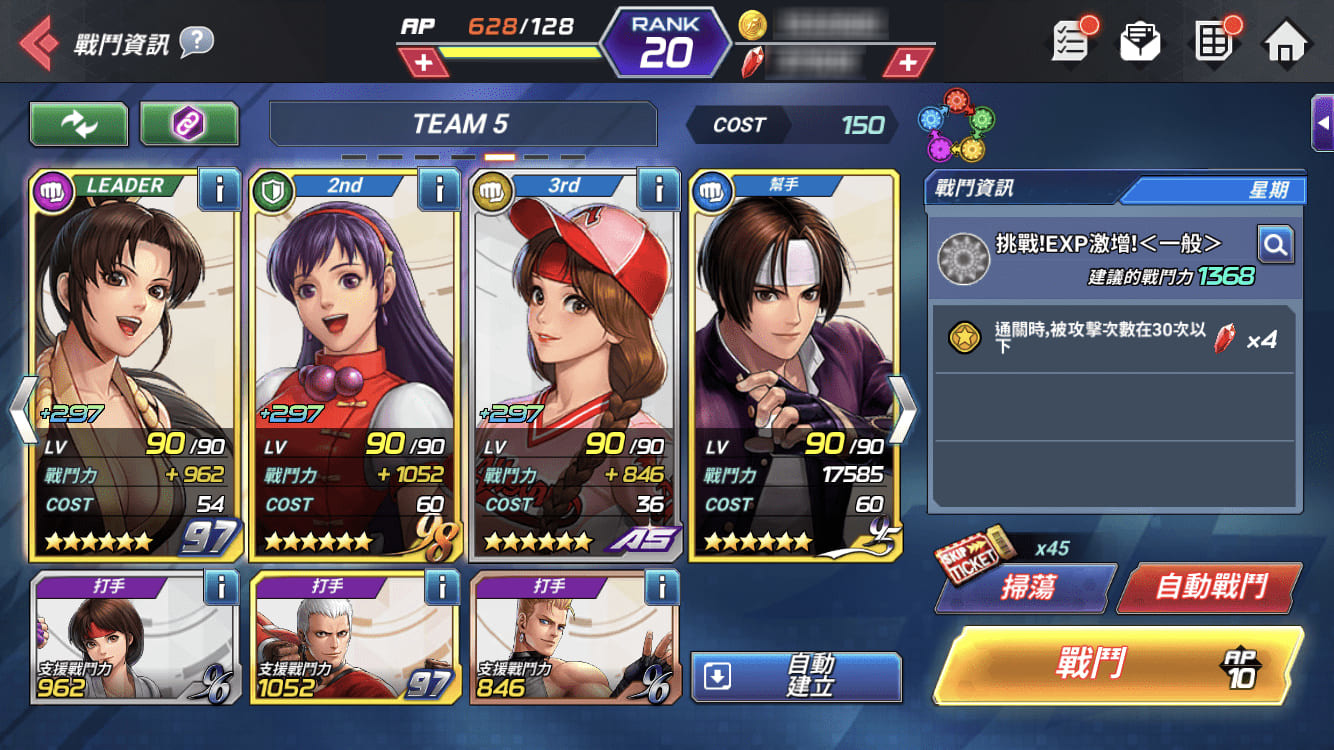Viewport: 1334px width, 750px height.
Task: Open the mission checklist icon
Action: point(1071,42)
